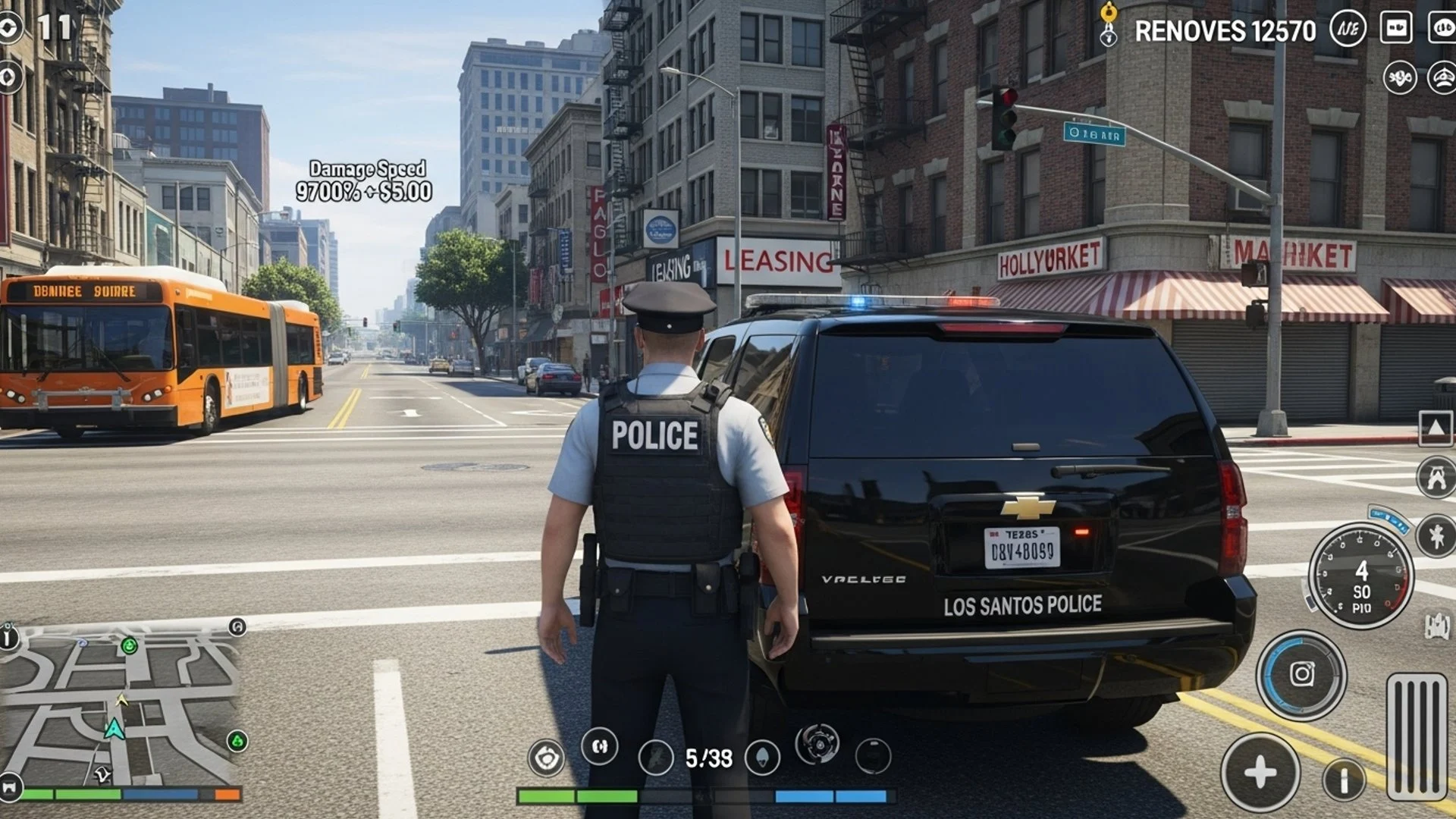The image size is (1456, 819).
Task: Tap the round plus button
Action: coord(1260,773)
